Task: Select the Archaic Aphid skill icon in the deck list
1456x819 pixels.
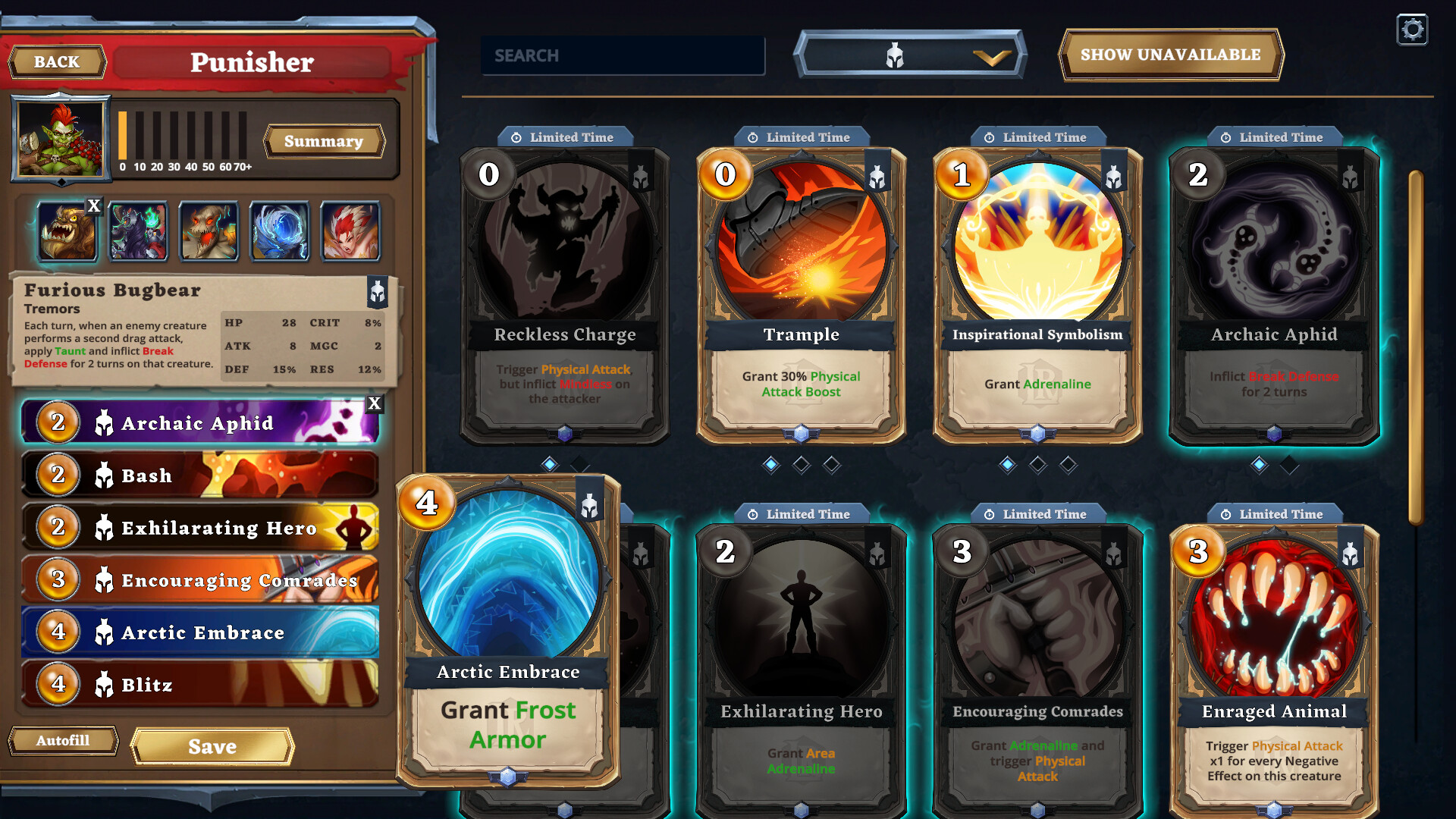Action: coord(105,423)
